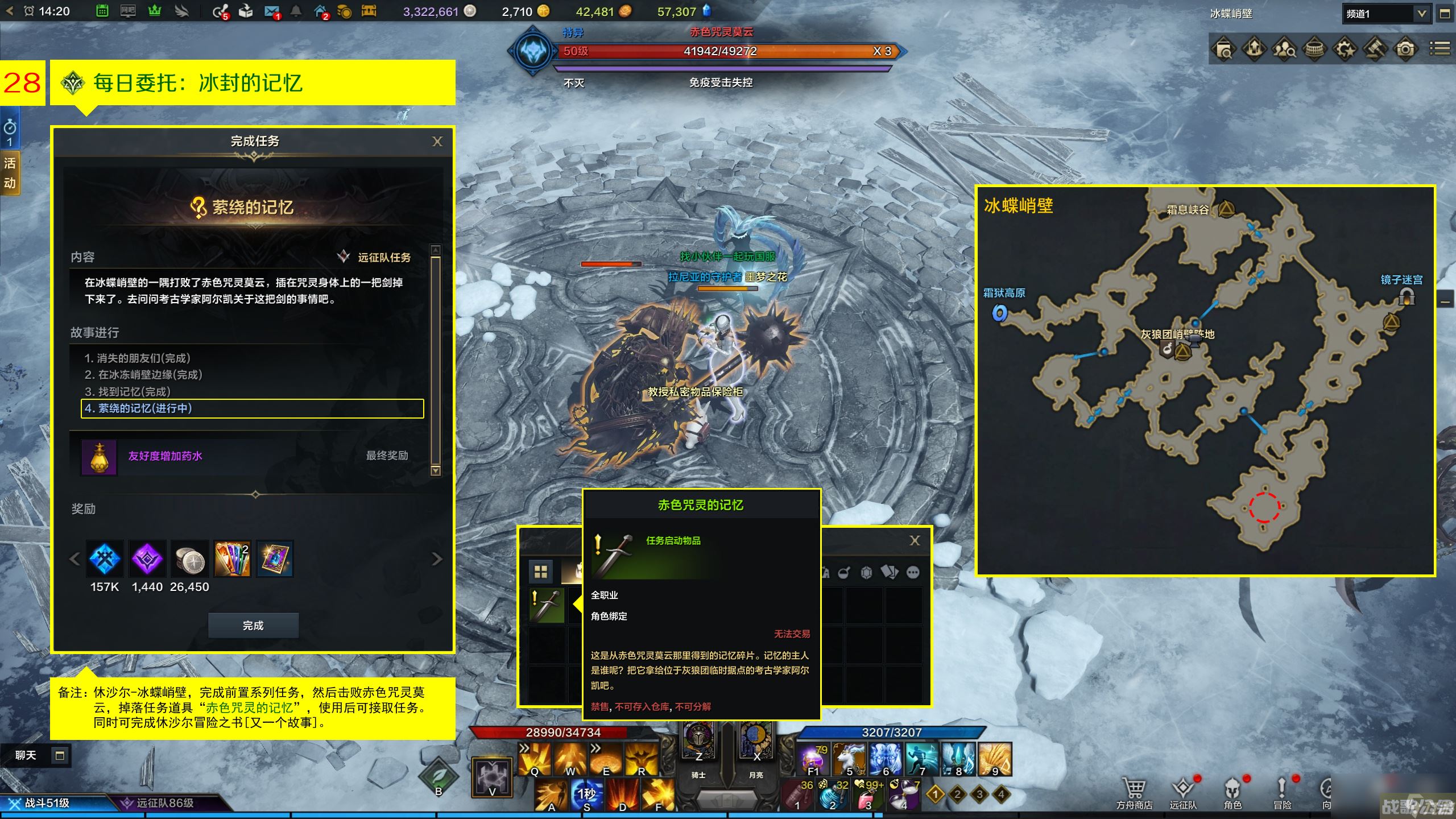The height and width of the screenshot is (819, 1456).
Task: Open the mail envelope icon
Action: 271,11
